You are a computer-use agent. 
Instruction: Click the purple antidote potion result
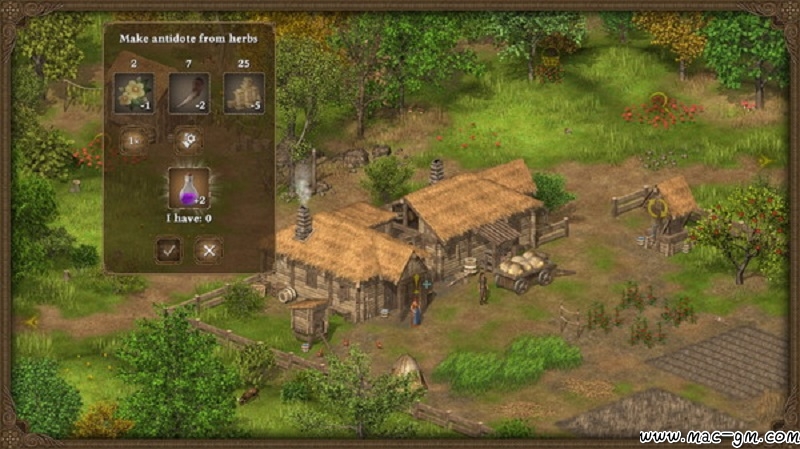pos(188,187)
